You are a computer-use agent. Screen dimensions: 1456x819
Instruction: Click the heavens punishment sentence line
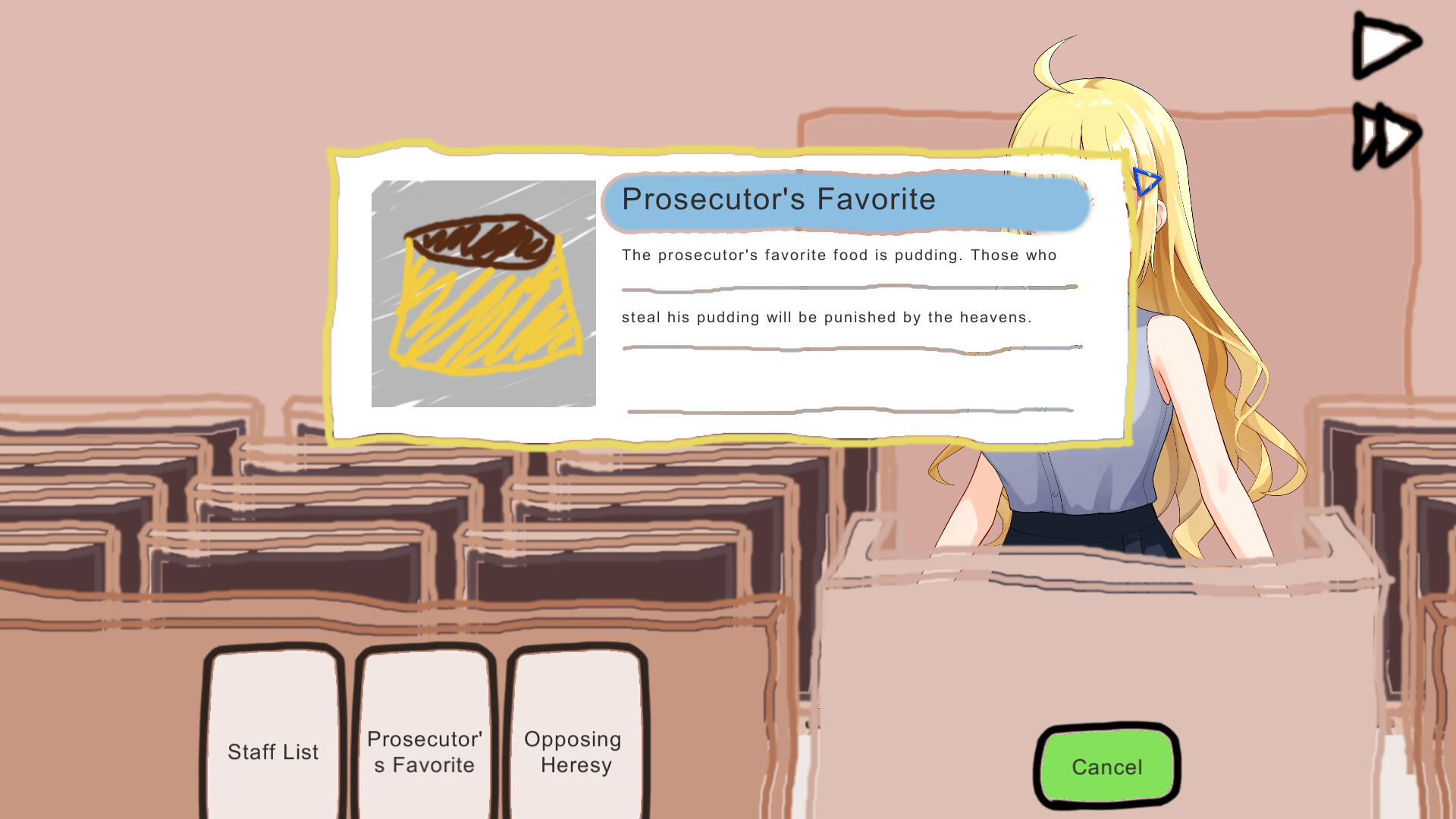pos(827,318)
